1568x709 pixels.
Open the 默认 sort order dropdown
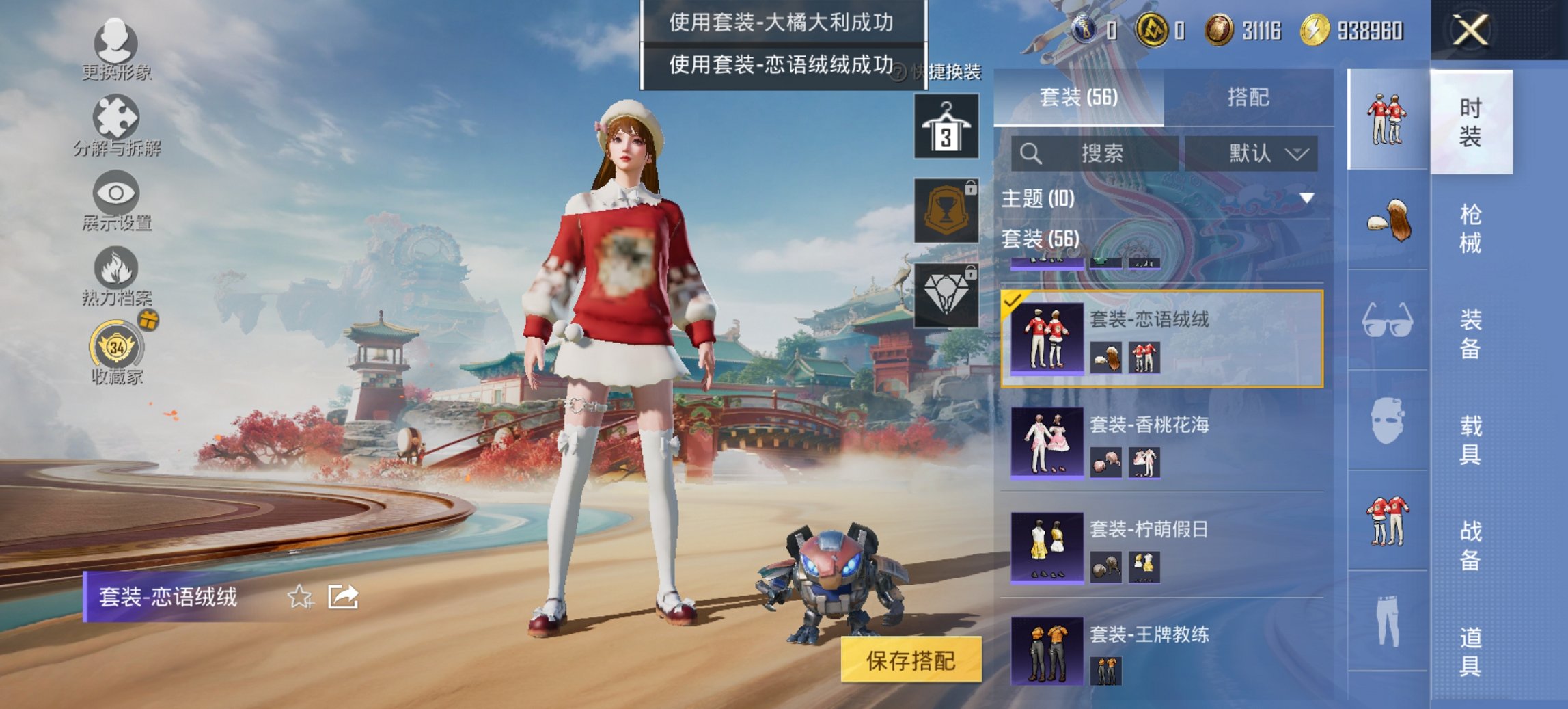pos(1257,153)
